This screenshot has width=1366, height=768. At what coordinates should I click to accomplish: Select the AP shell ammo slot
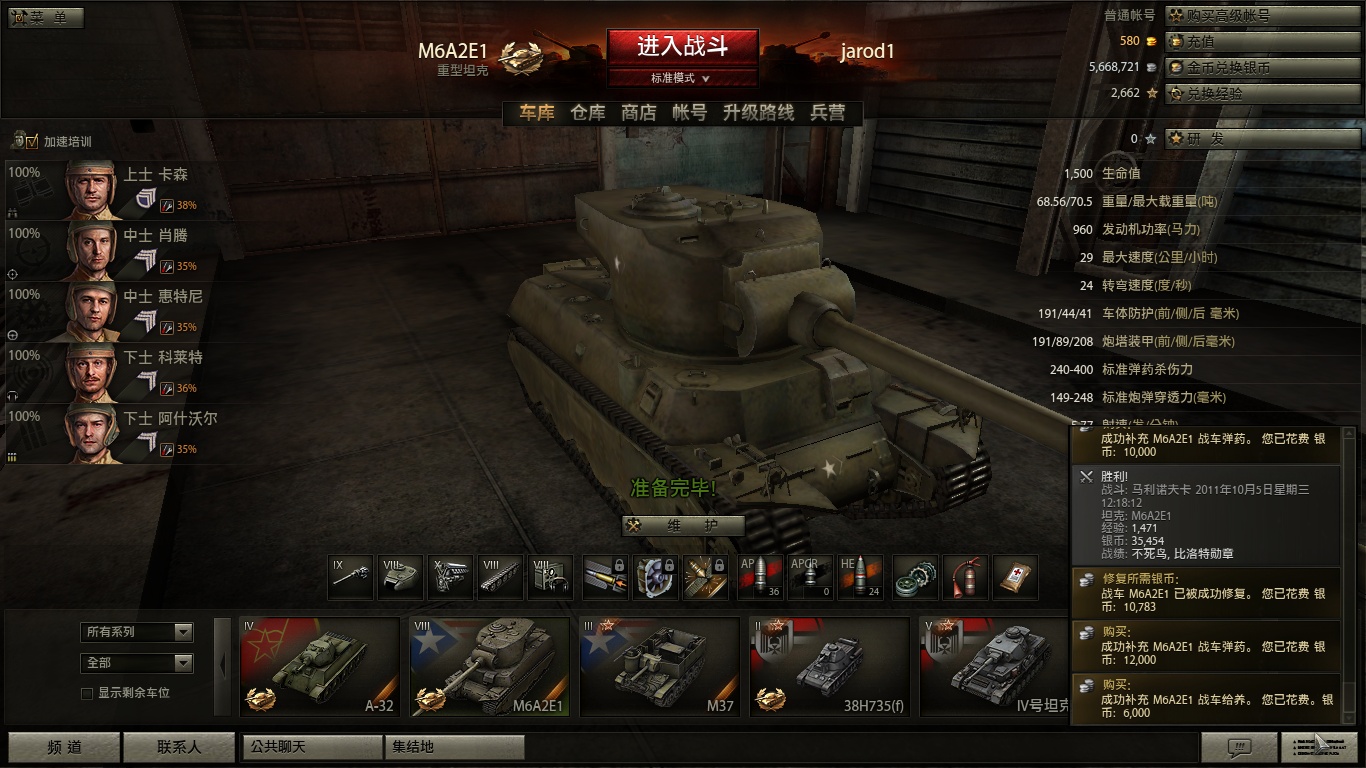(x=760, y=577)
